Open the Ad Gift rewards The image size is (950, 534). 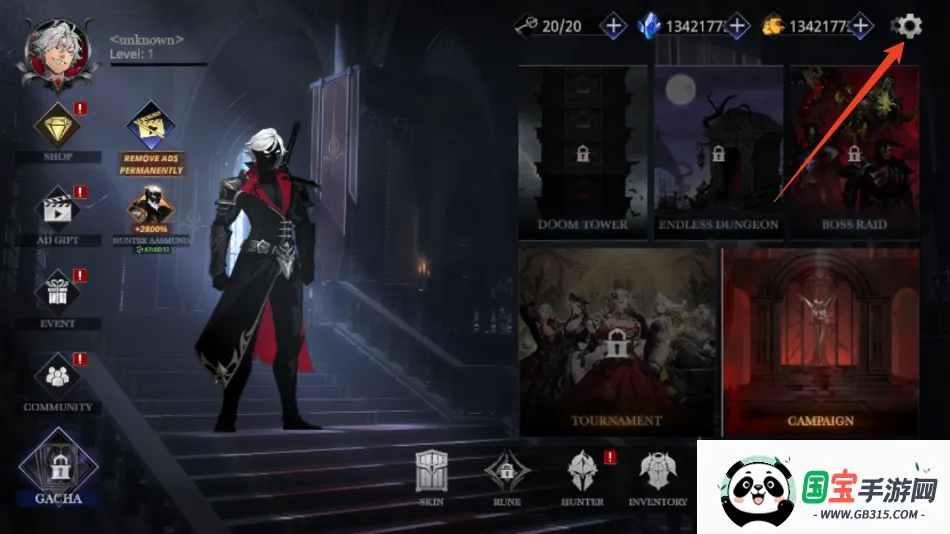[58, 212]
